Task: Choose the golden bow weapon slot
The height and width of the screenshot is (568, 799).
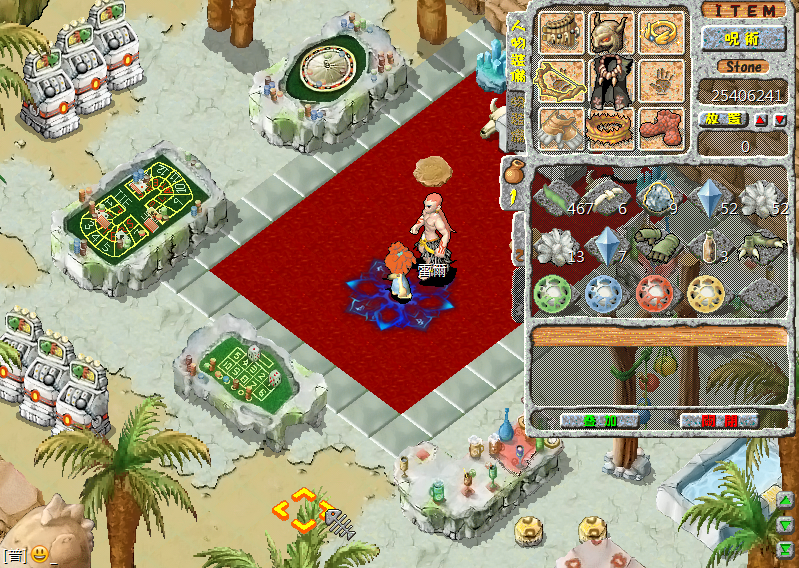Action: point(560,80)
